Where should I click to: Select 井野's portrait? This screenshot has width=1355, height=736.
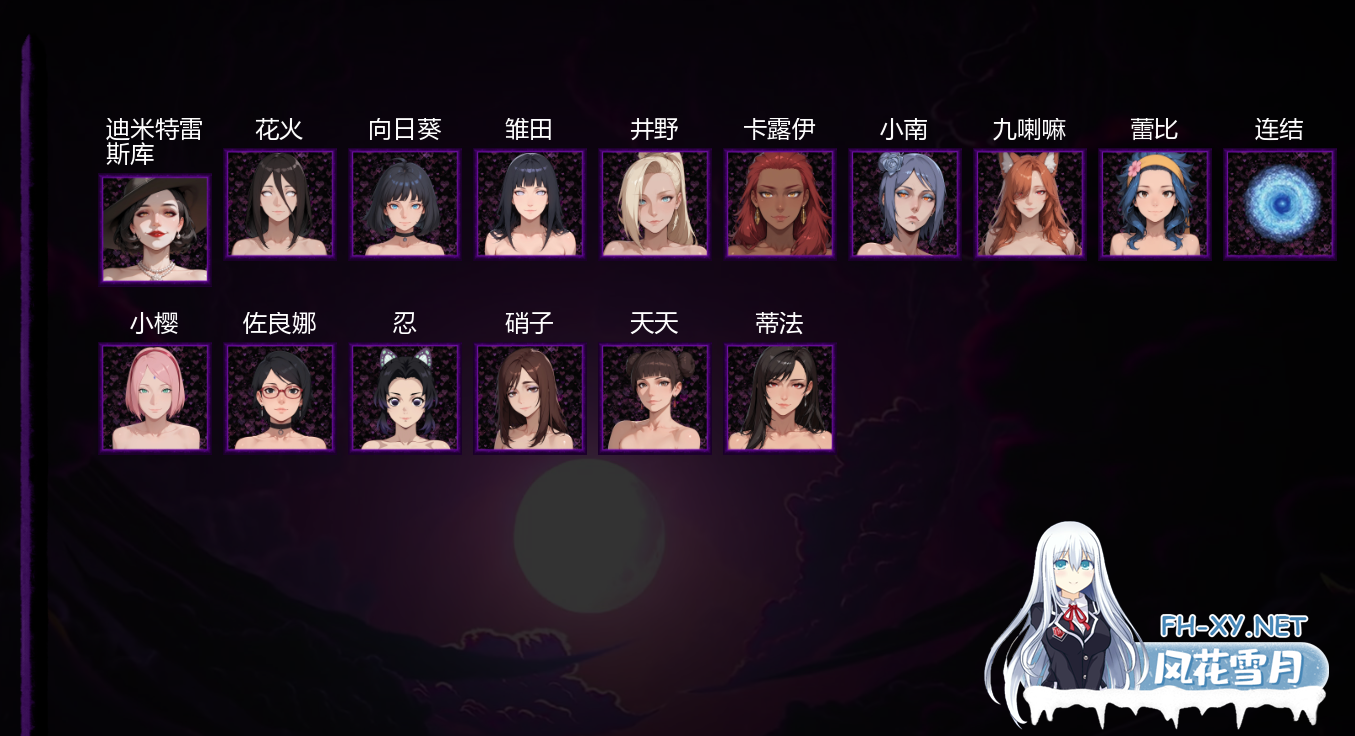click(655, 204)
